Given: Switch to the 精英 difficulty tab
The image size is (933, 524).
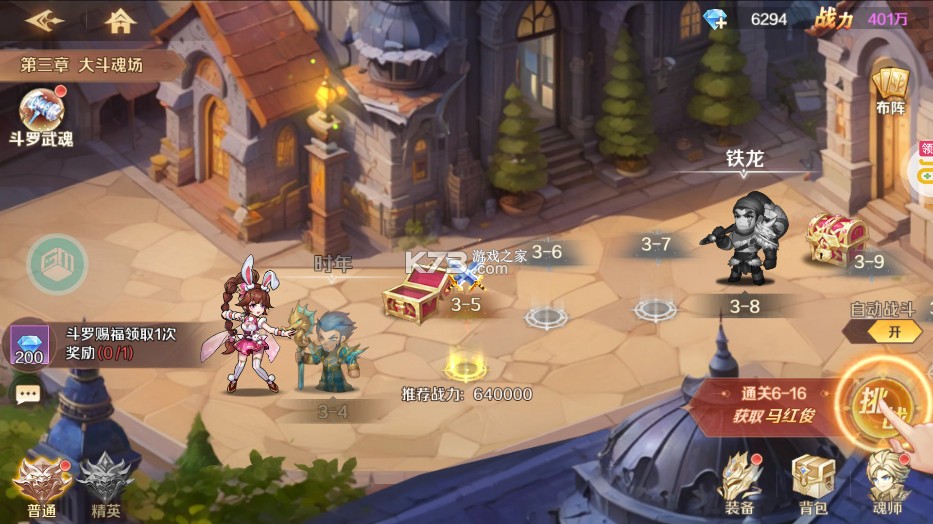Looking at the screenshot, I should pos(105,483).
